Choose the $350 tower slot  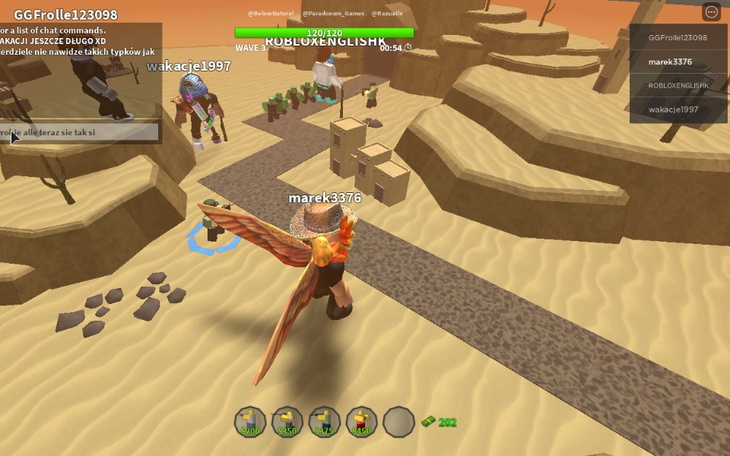[287, 422]
